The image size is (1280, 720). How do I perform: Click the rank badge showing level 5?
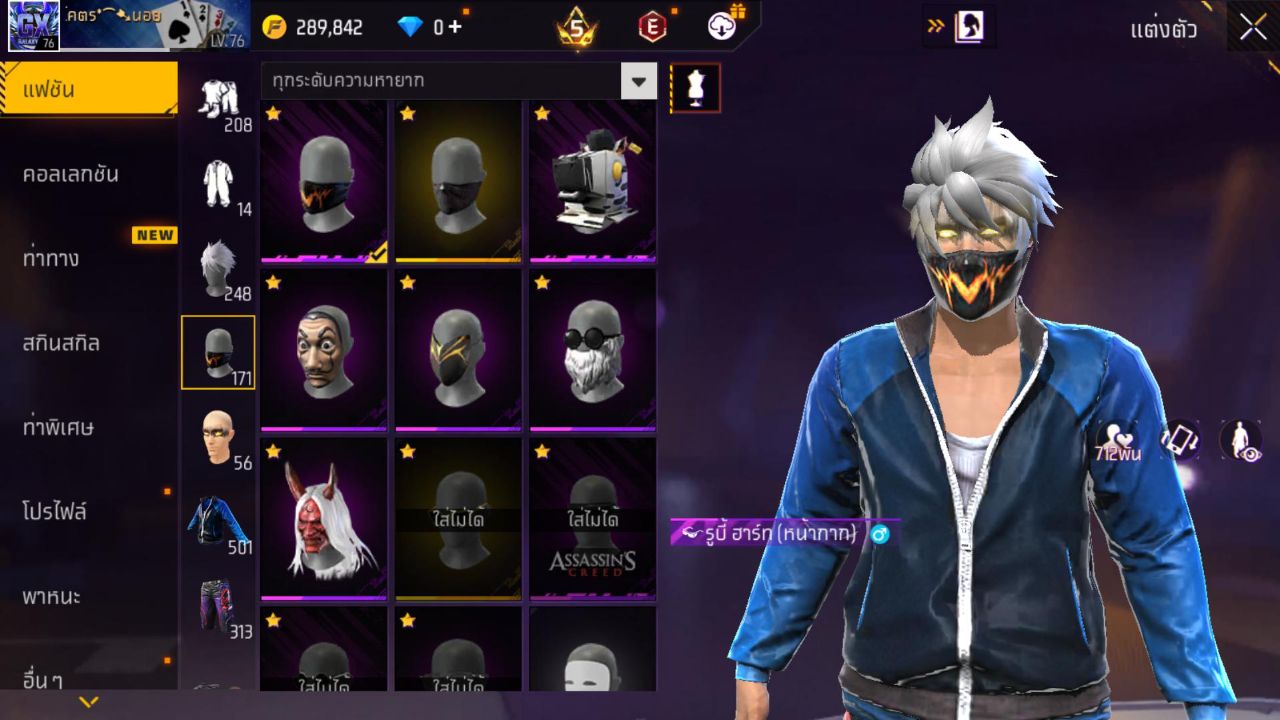575,25
